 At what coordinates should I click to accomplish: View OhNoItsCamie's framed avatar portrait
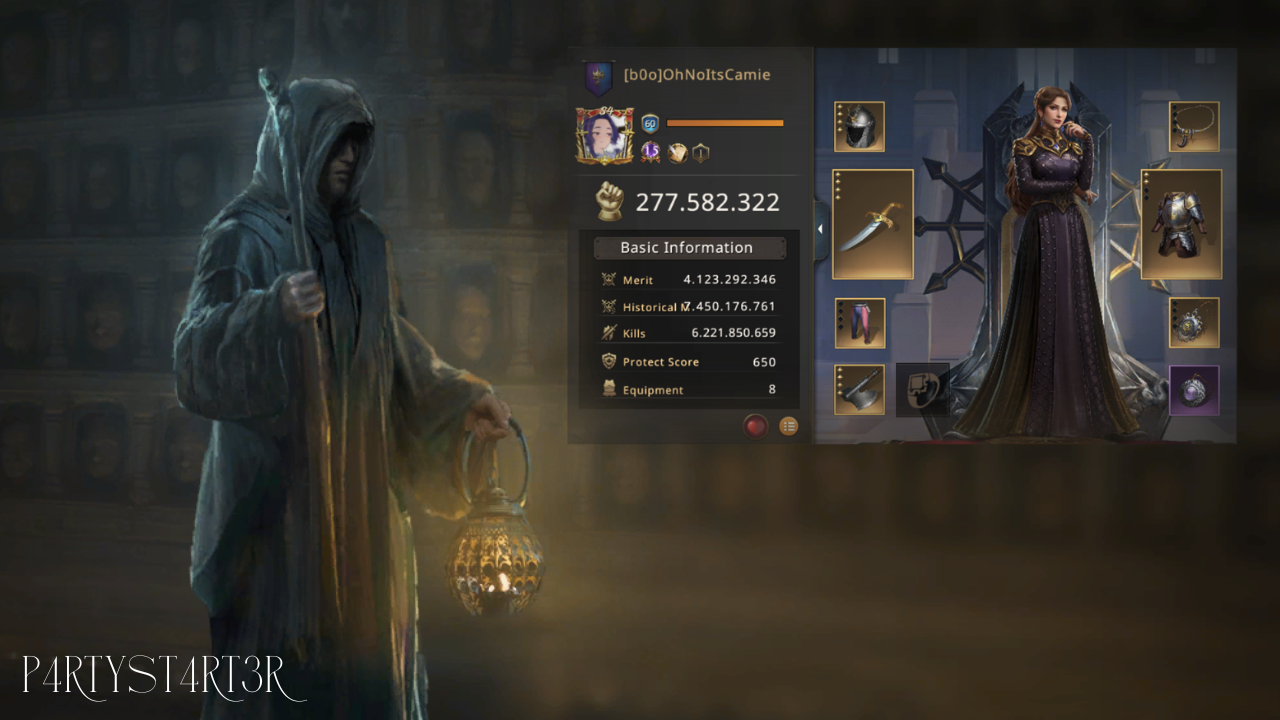coord(605,137)
